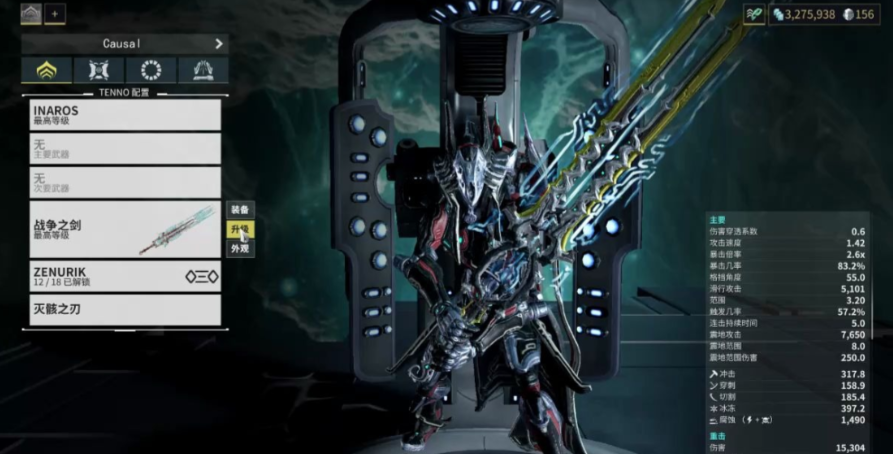Image resolution: width=893 pixels, height=454 pixels.
Task: Select the 战争之剑 melee weapon slot
Action: tap(125, 228)
